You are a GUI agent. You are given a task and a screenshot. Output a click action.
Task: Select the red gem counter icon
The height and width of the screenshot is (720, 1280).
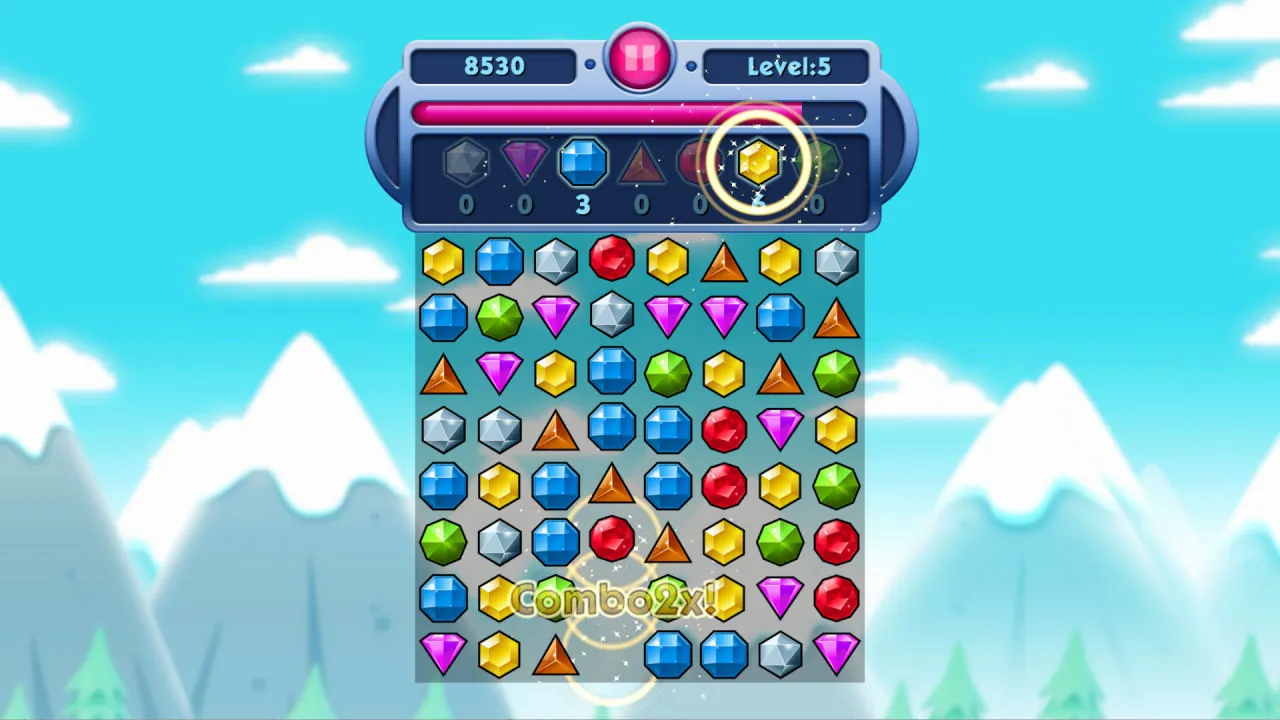click(x=700, y=163)
